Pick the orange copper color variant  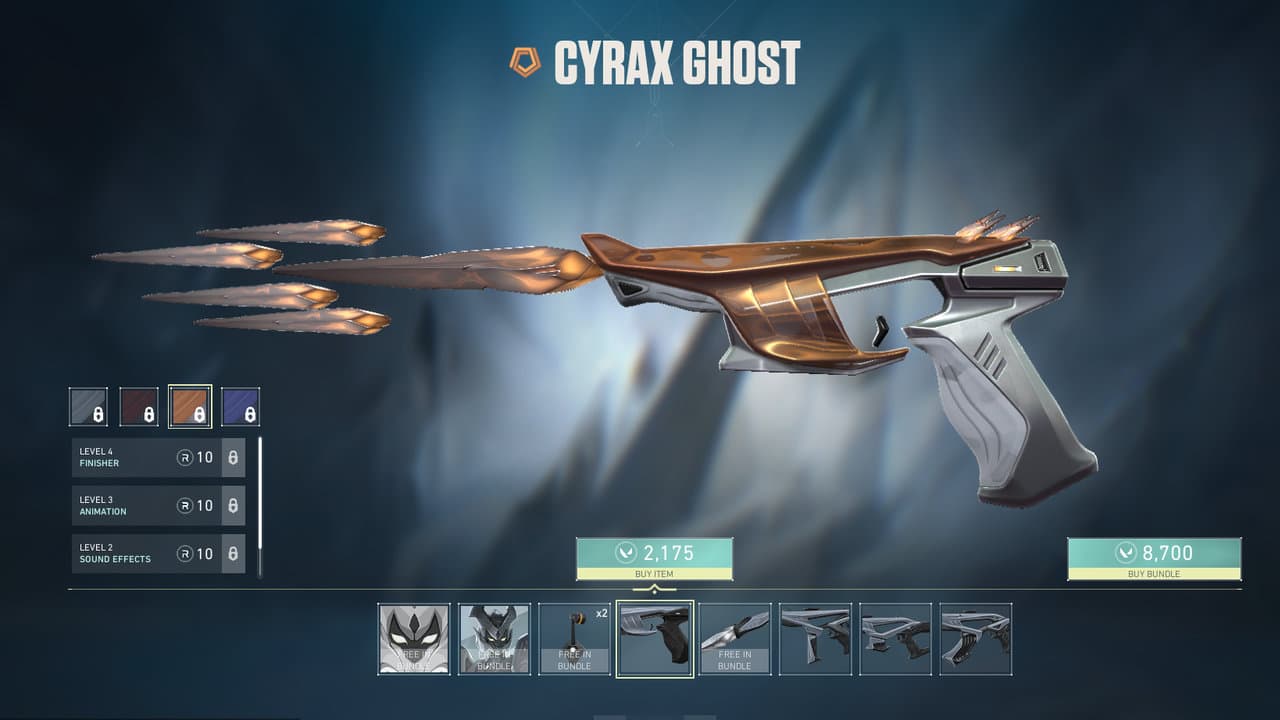[x=190, y=407]
